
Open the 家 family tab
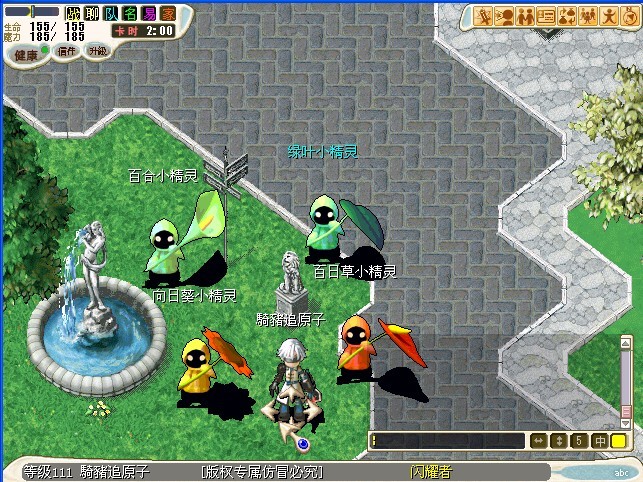(168, 13)
